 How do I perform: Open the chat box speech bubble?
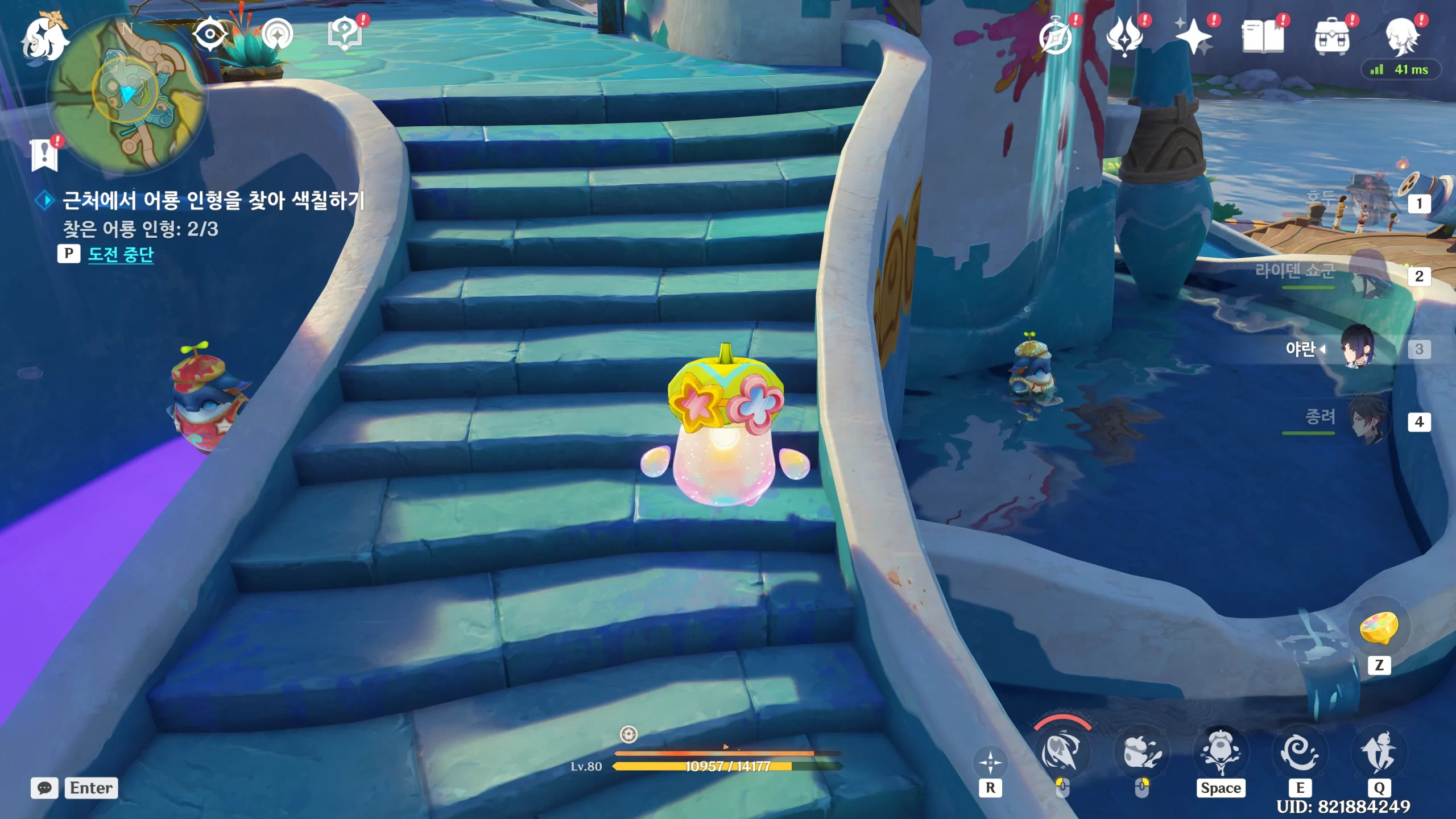pyautogui.click(x=44, y=788)
